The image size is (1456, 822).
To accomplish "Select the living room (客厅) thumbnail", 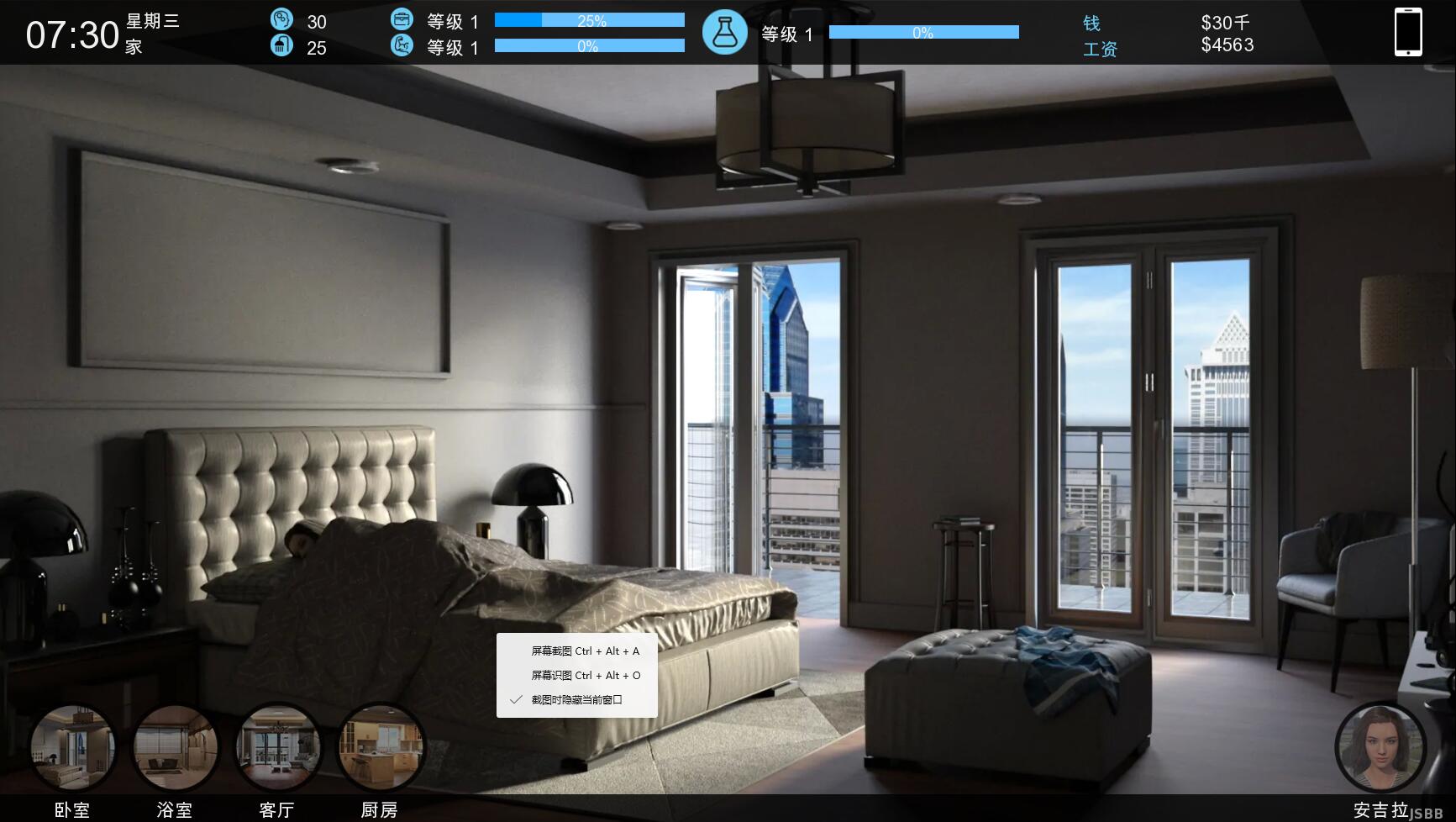I will pos(277,747).
